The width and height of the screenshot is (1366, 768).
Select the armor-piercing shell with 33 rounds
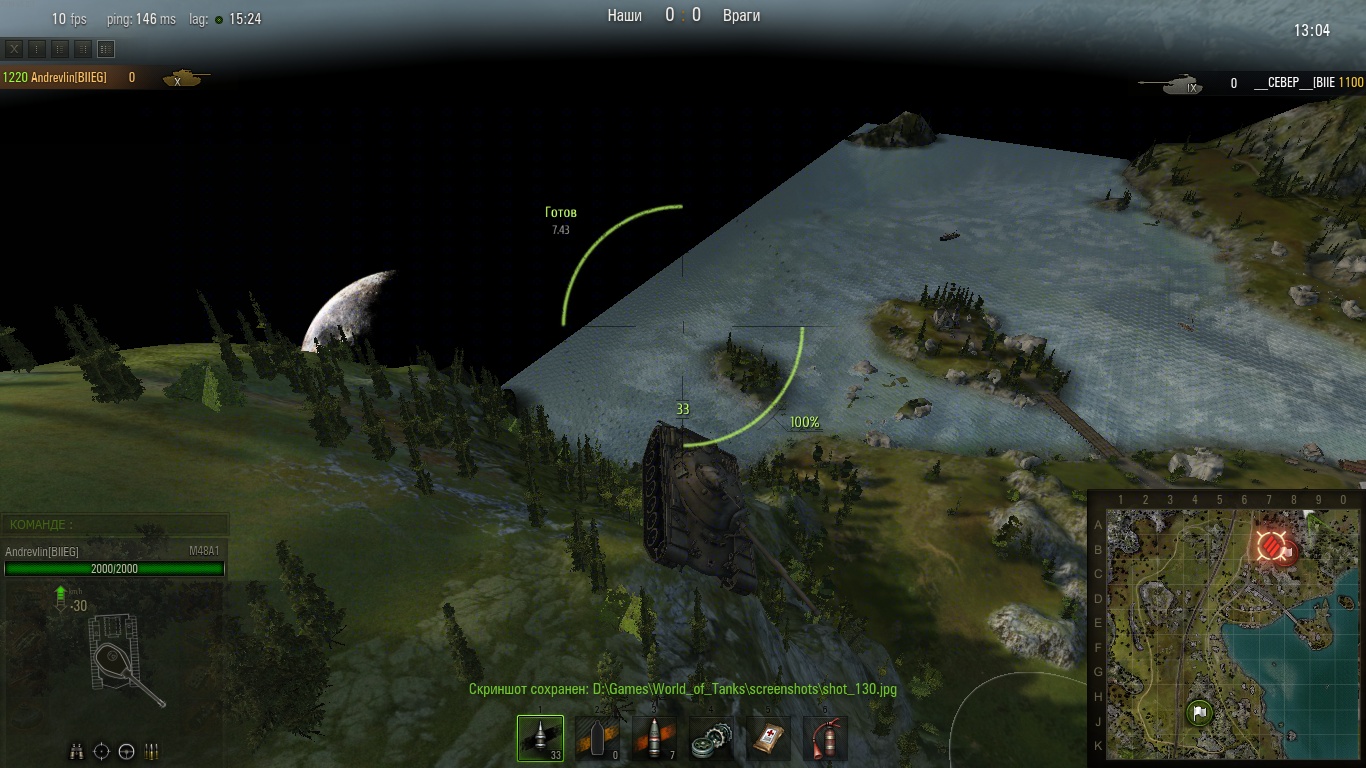540,738
